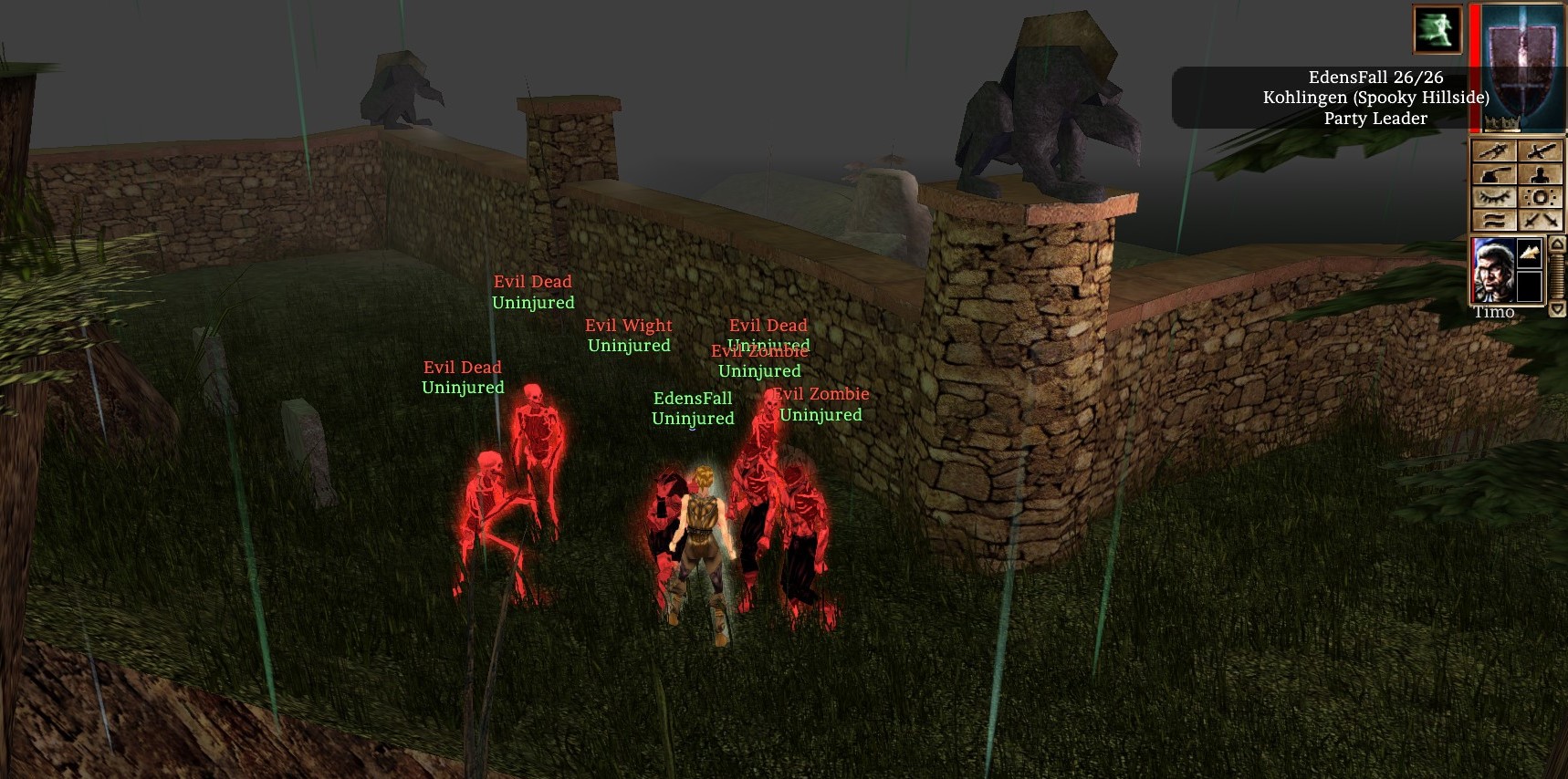Image resolution: width=1568 pixels, height=779 pixels.
Task: Click the wavy lines mode button
Action: click(1493, 220)
